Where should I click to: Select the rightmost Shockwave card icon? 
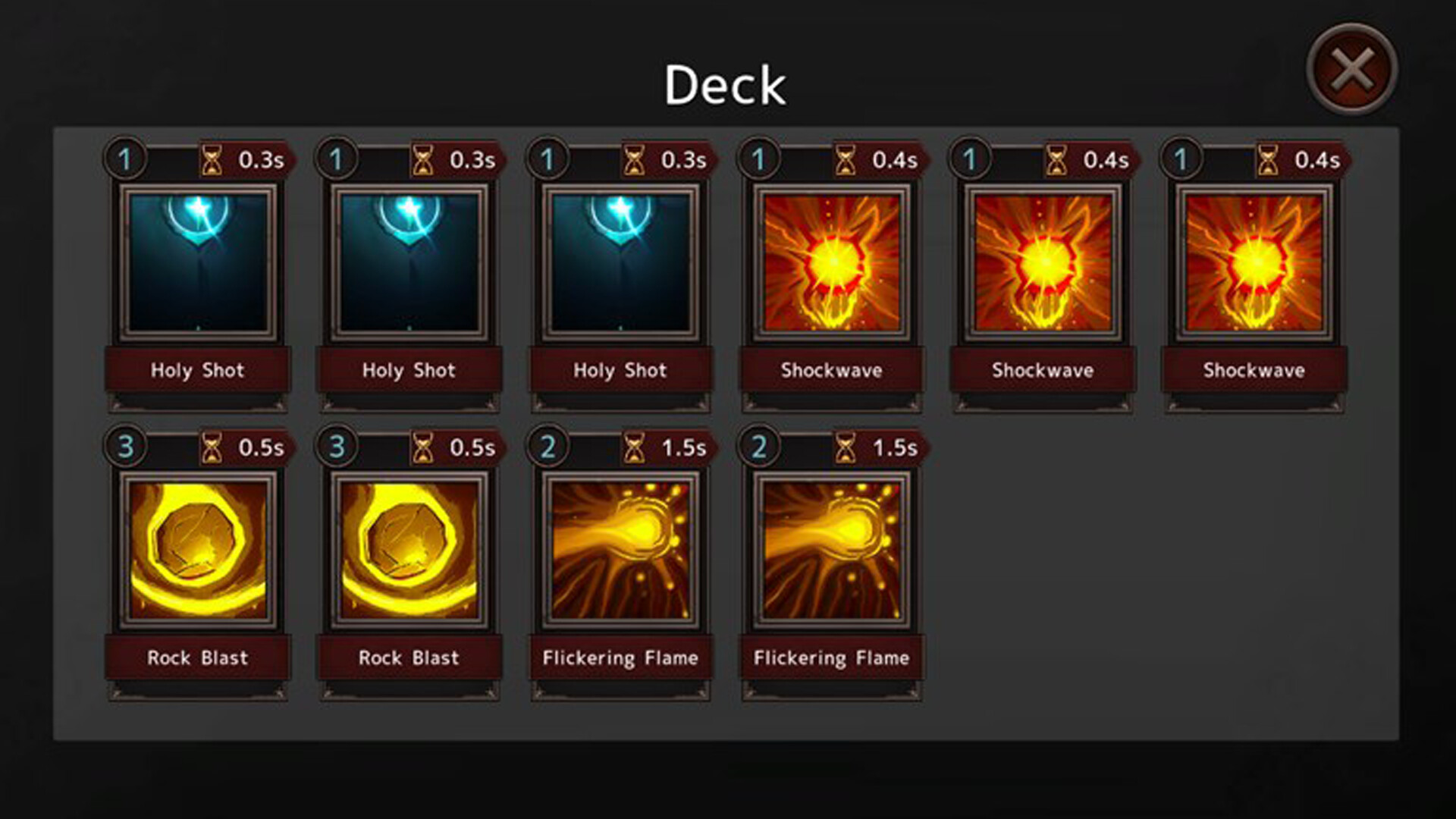(1253, 262)
